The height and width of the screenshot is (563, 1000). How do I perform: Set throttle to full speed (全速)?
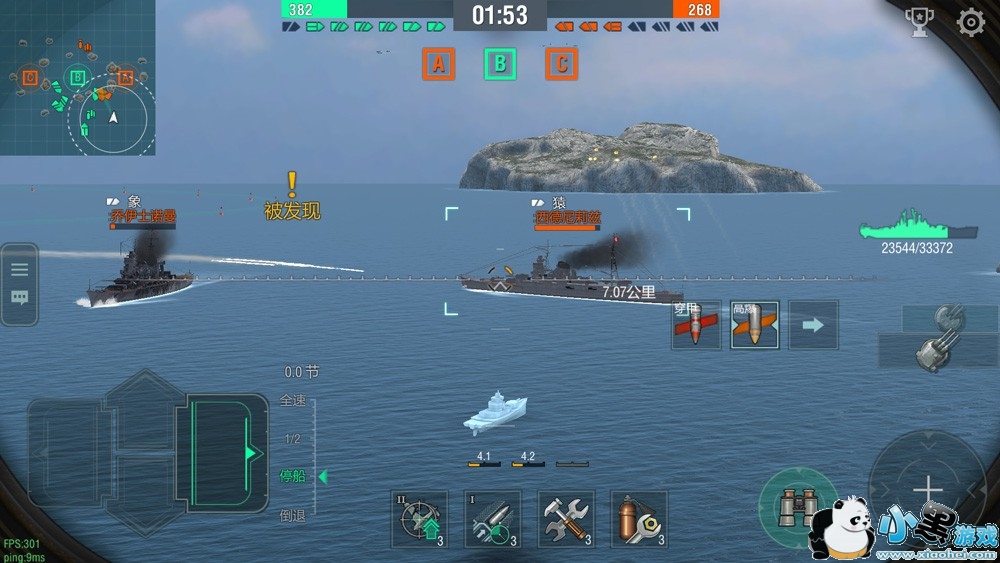pos(293,401)
